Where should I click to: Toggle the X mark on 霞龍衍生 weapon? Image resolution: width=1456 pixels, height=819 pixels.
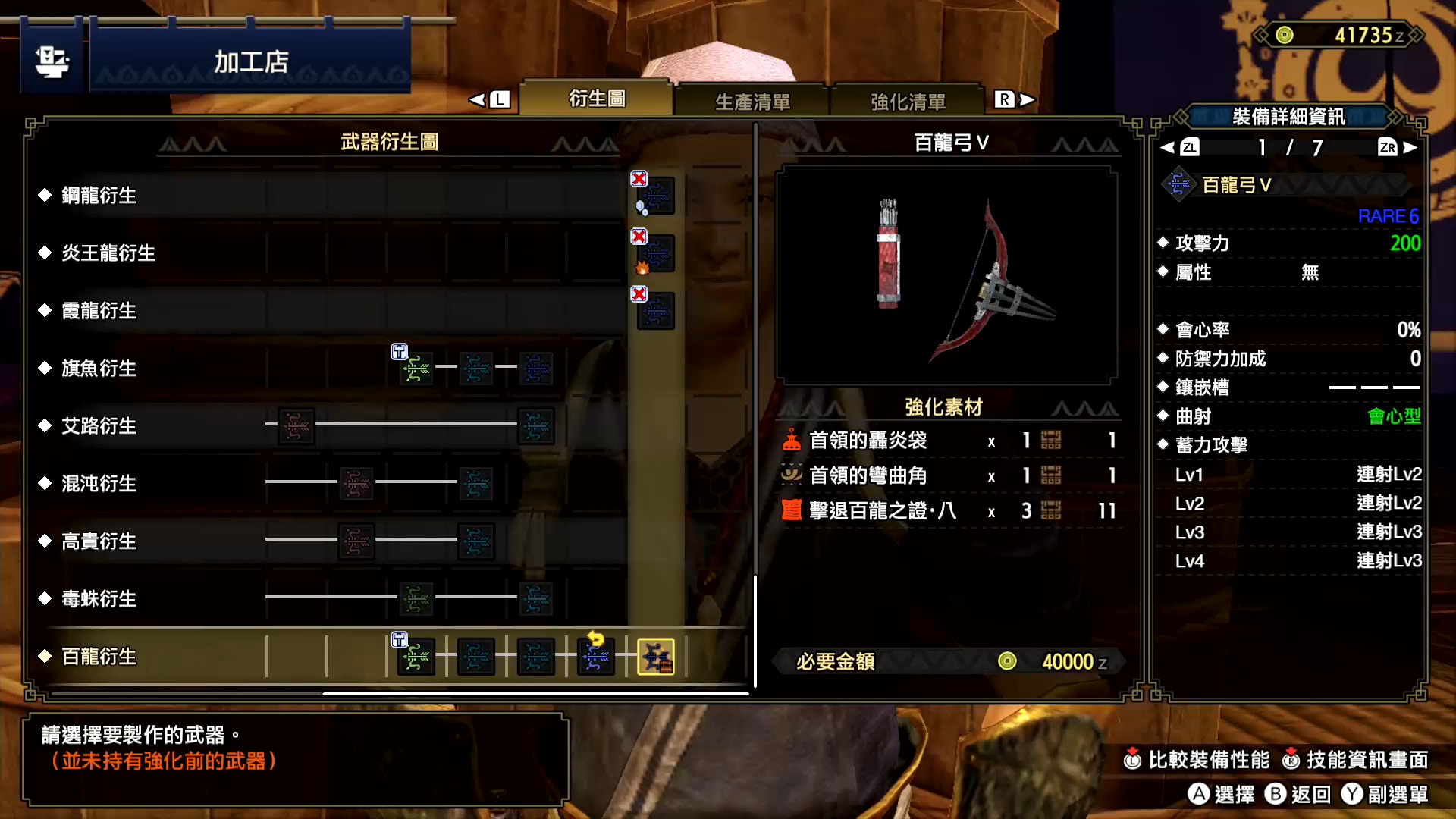pyautogui.click(x=639, y=294)
